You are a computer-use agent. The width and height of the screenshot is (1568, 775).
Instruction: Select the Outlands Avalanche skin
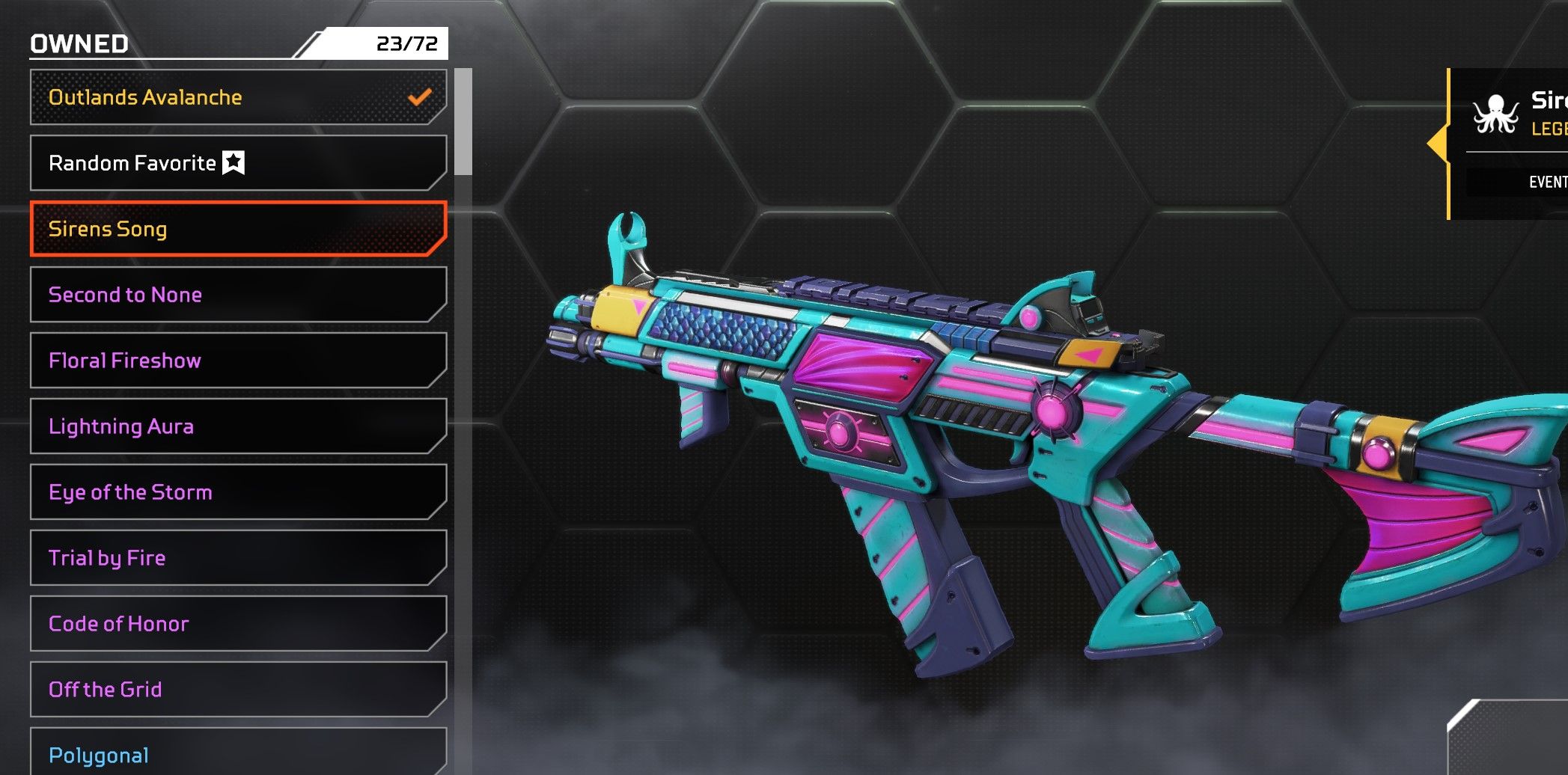click(x=238, y=97)
